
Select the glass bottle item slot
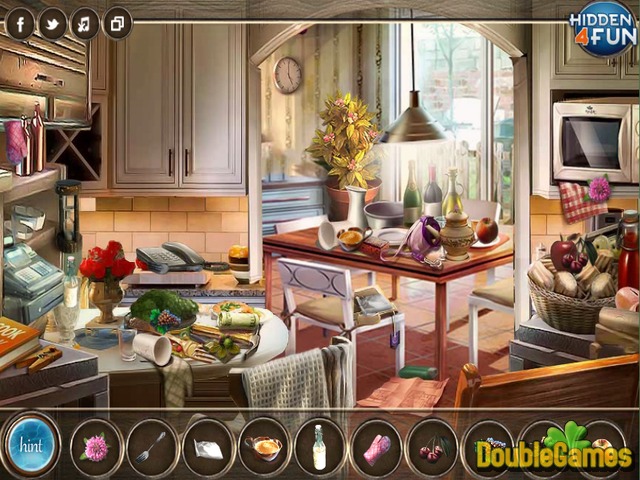[x=320, y=446]
